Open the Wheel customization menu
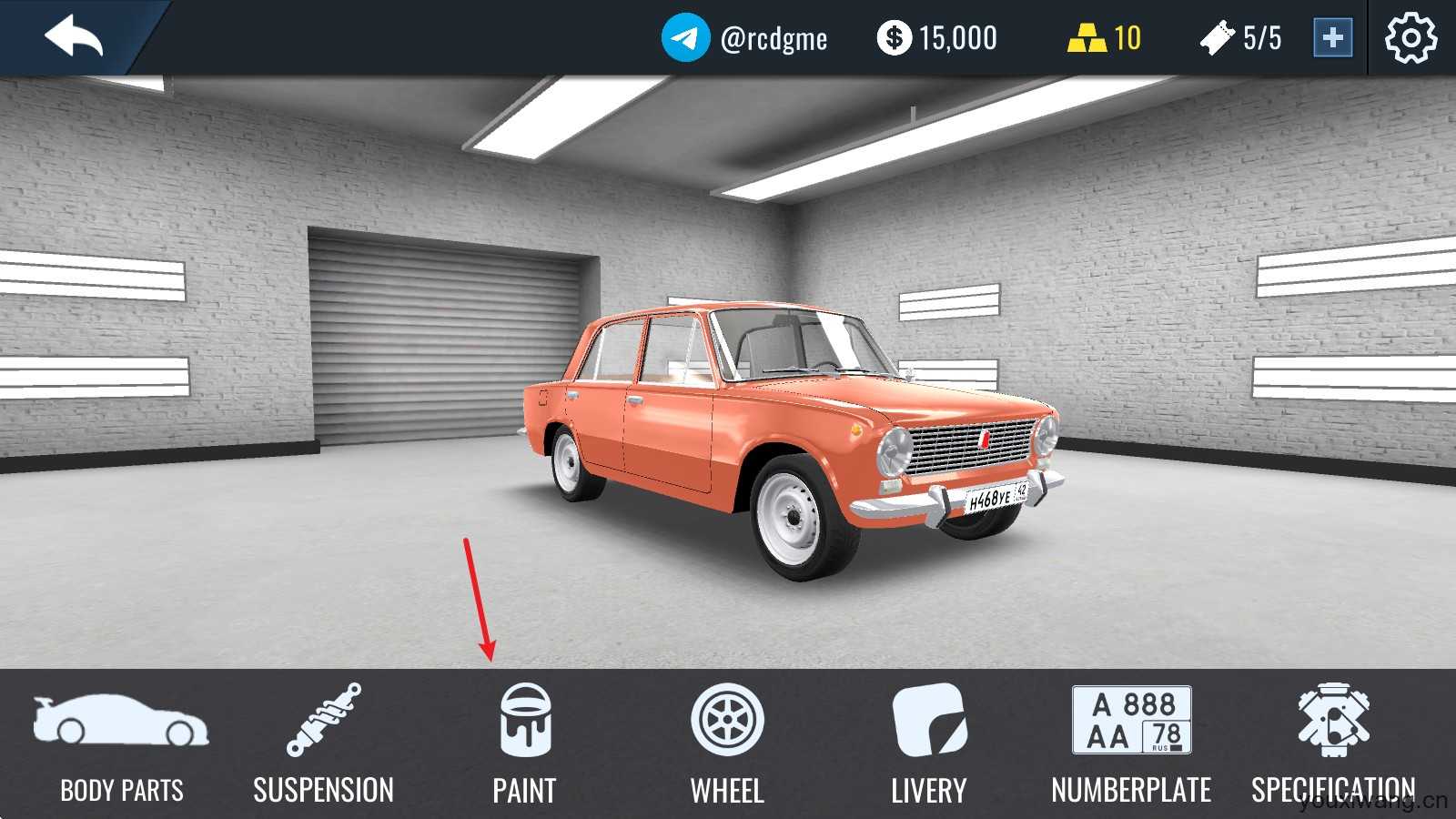This screenshot has width=1456, height=819. (x=727, y=743)
